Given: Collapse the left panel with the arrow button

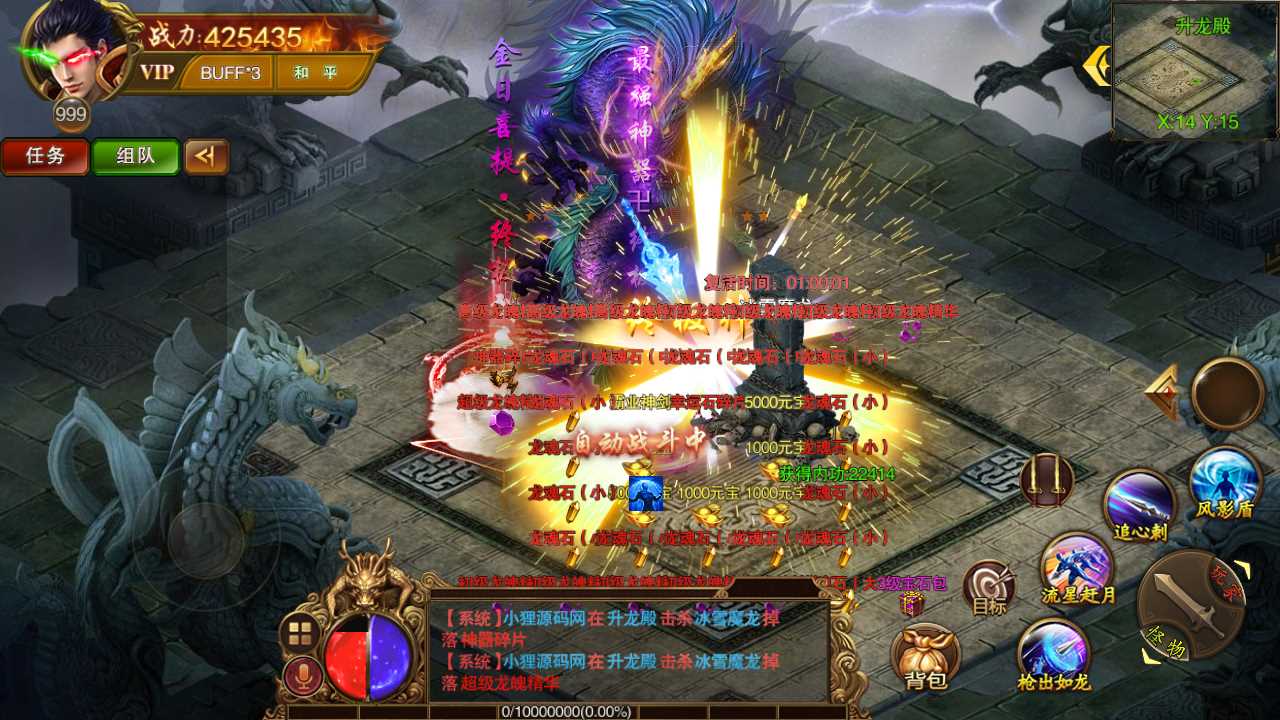Looking at the screenshot, I should click(x=207, y=157).
